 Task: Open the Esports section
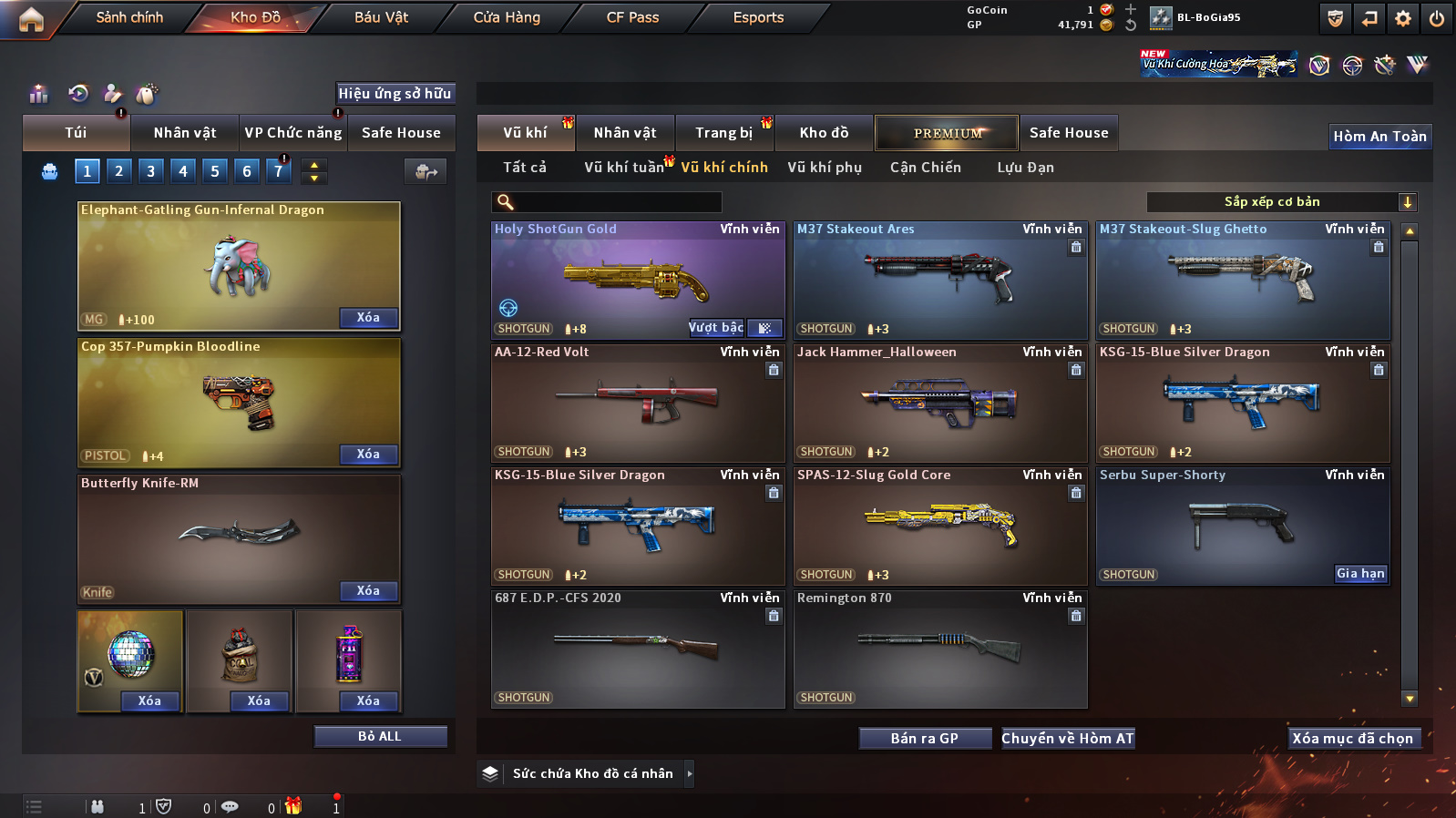tap(758, 17)
